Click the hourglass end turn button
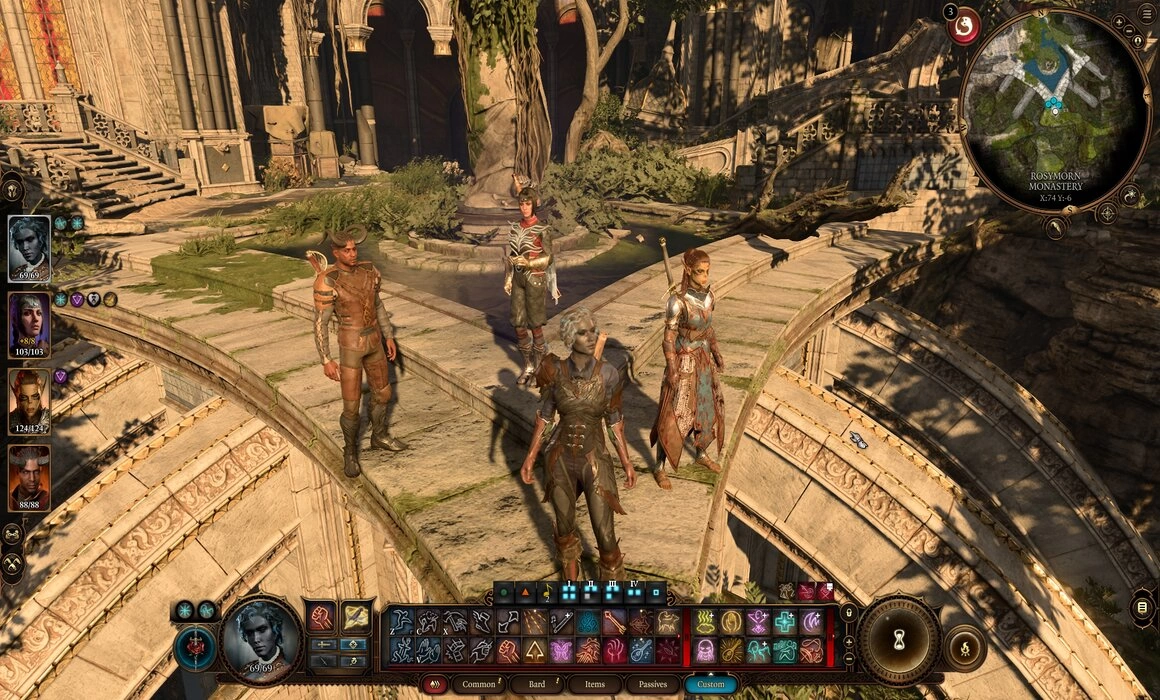The image size is (1160, 700). click(x=900, y=640)
